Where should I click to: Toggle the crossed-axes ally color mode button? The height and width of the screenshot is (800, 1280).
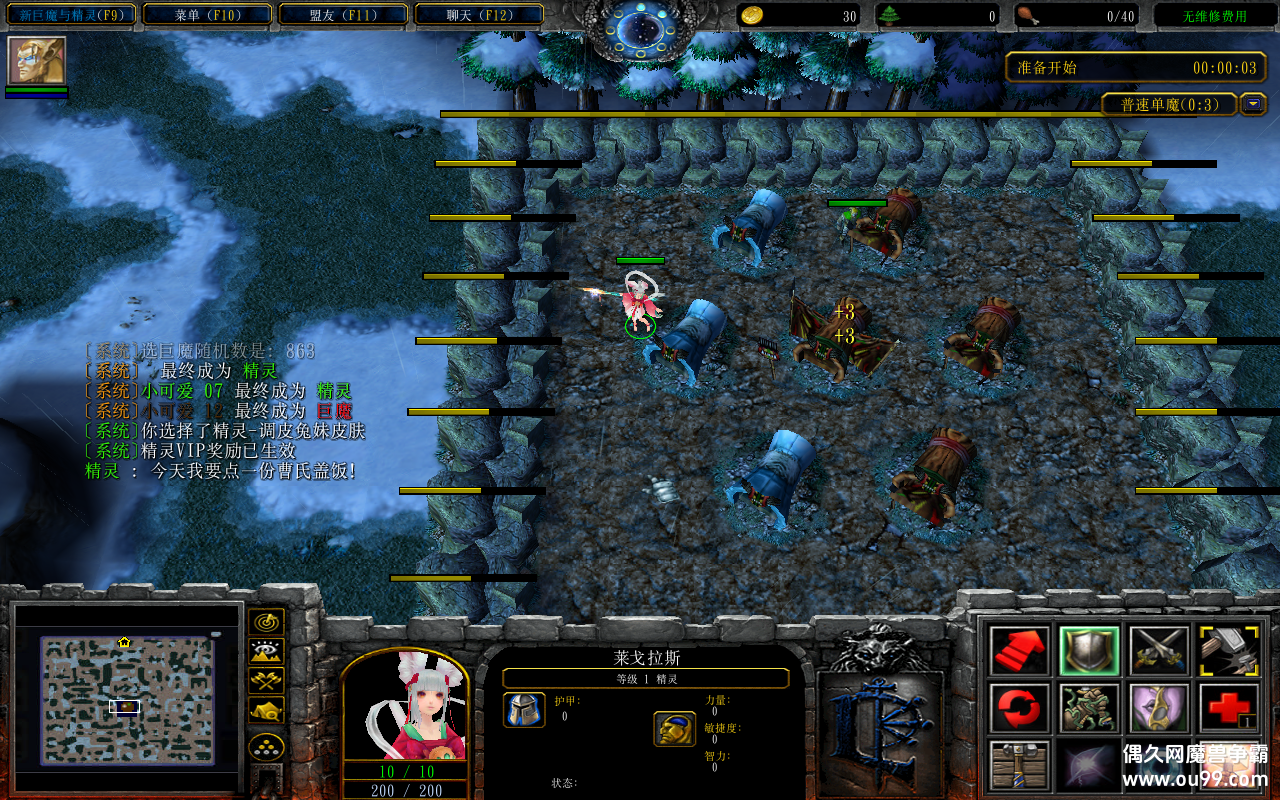266,681
